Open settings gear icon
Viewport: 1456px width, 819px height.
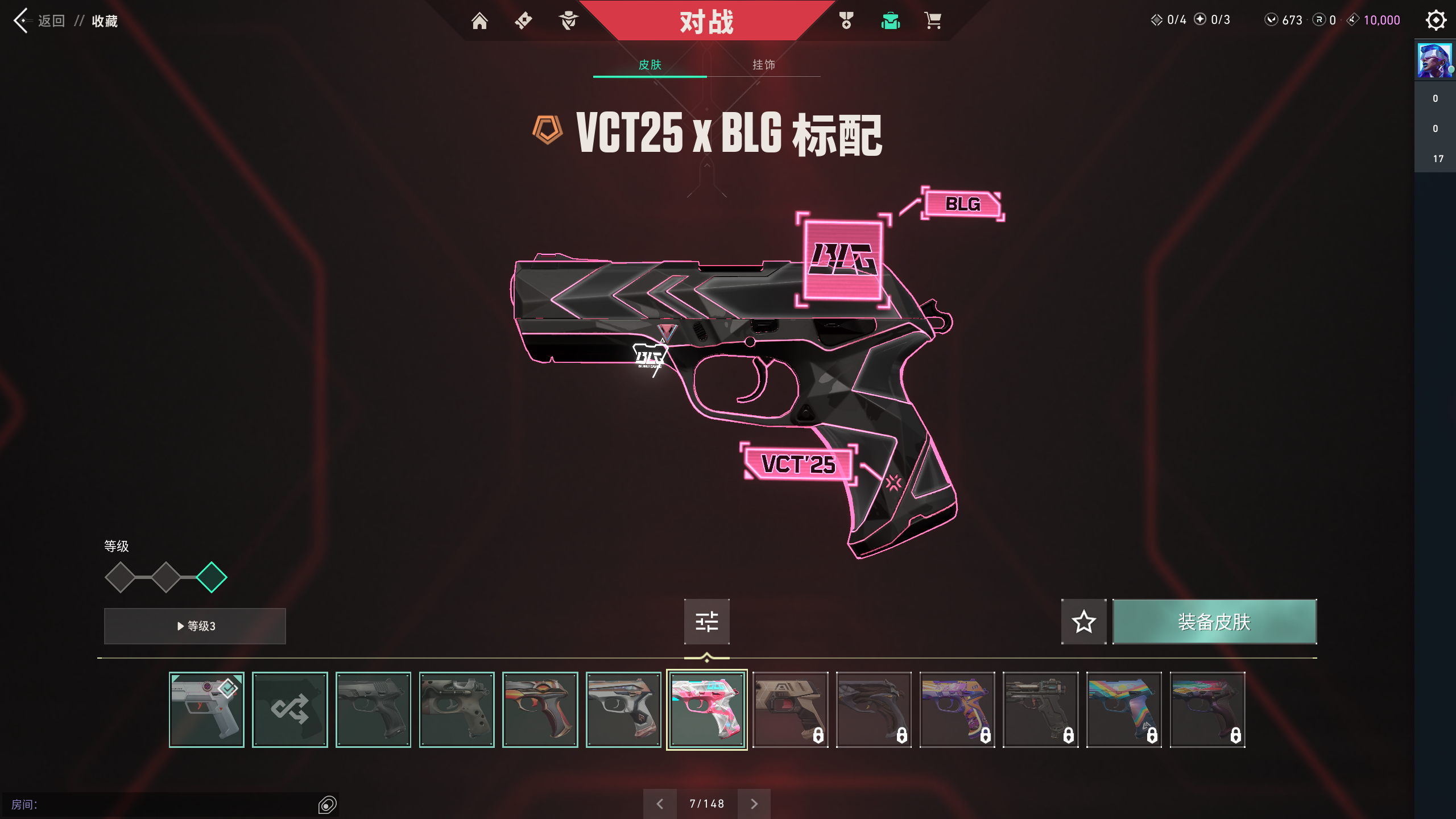(1436, 20)
